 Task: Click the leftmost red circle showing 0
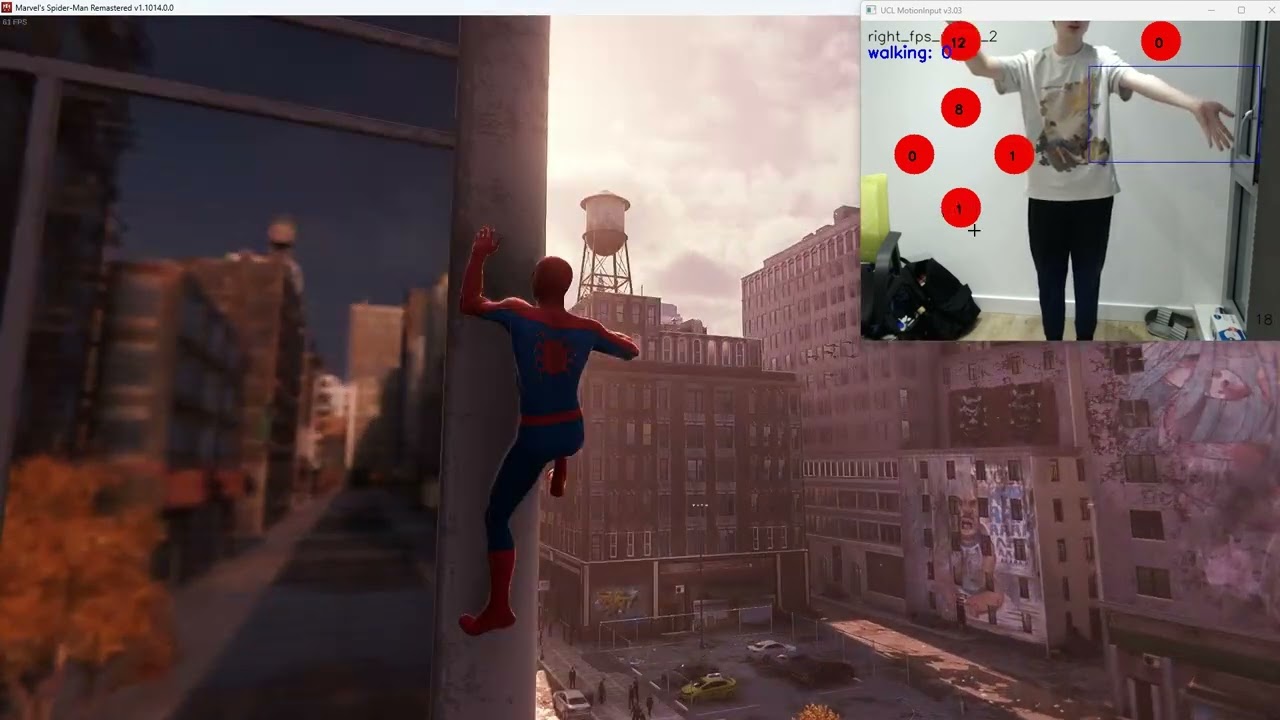pos(913,156)
